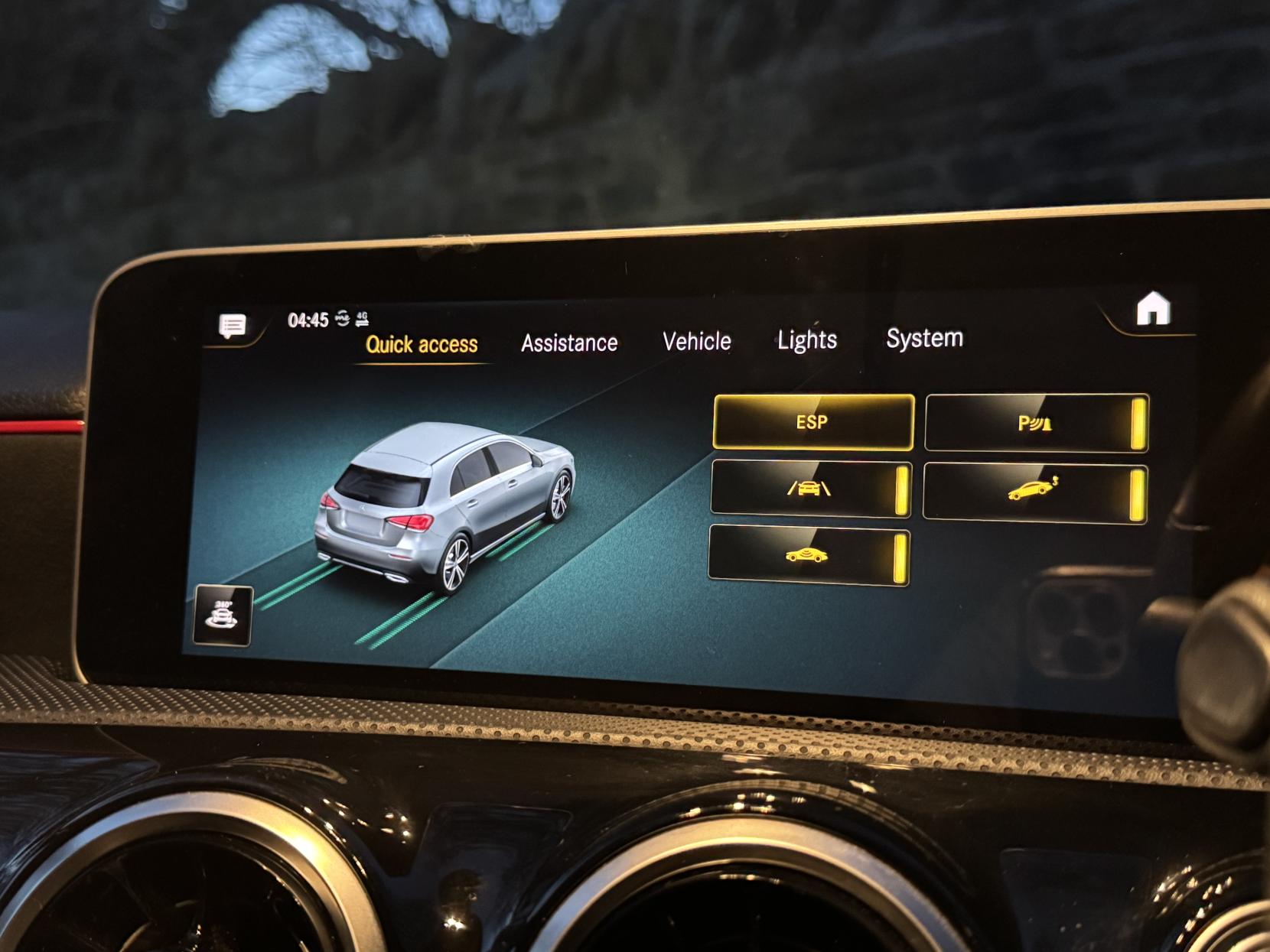Return to the Quick access tab

pyautogui.click(x=422, y=345)
